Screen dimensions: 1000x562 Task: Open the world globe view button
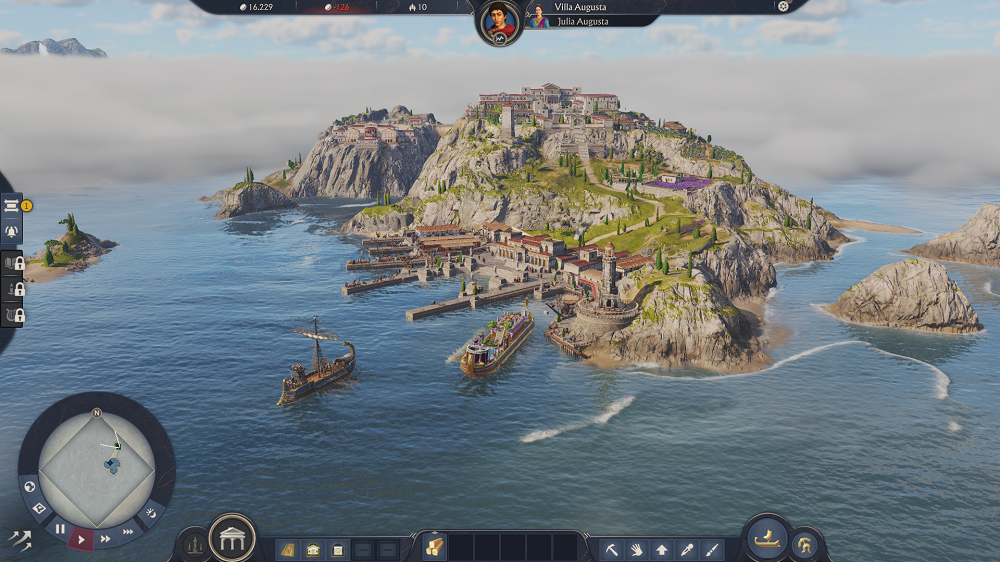(x=30, y=487)
